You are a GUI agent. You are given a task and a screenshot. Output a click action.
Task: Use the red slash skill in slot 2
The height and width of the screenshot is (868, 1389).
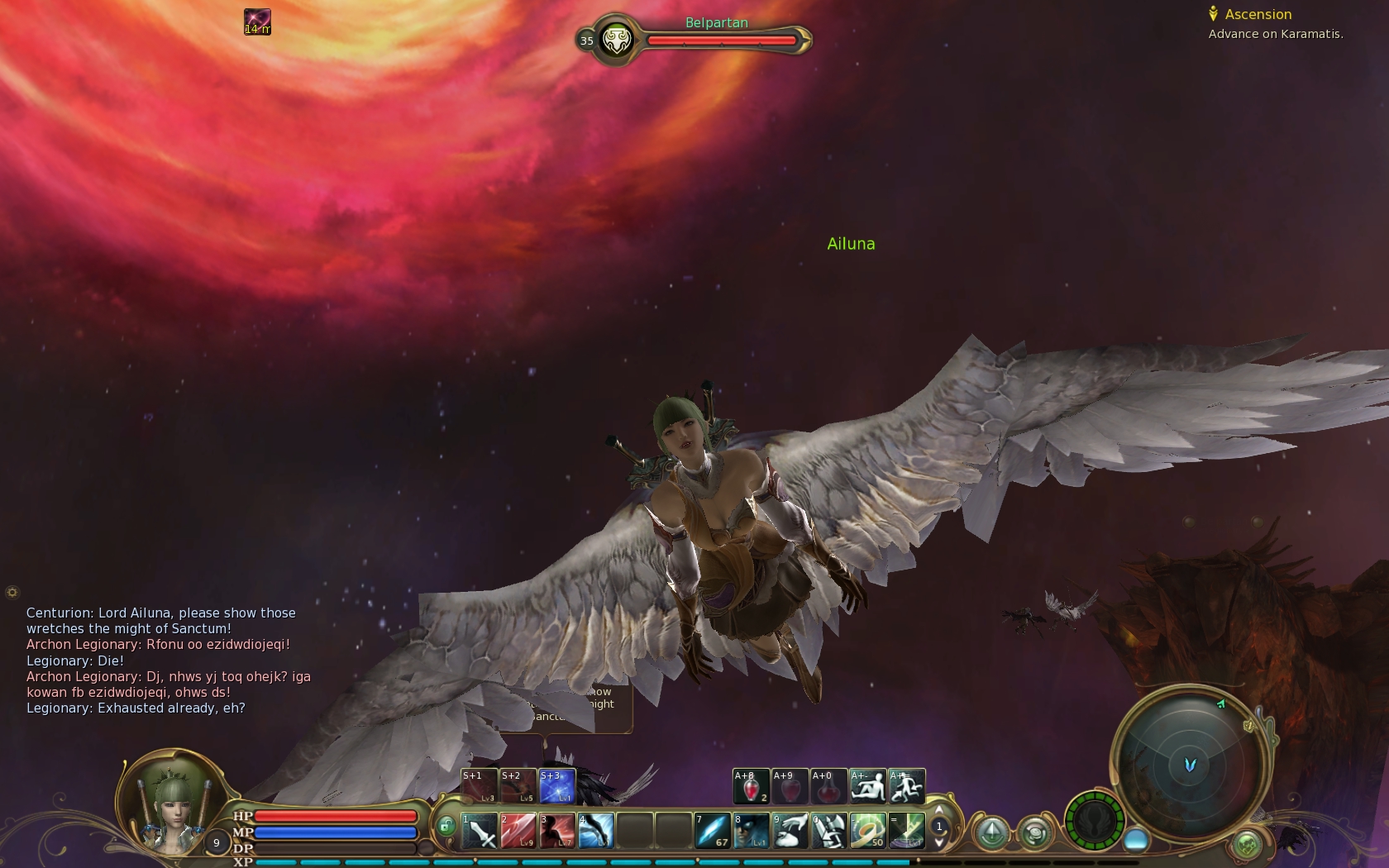pyautogui.click(x=518, y=831)
